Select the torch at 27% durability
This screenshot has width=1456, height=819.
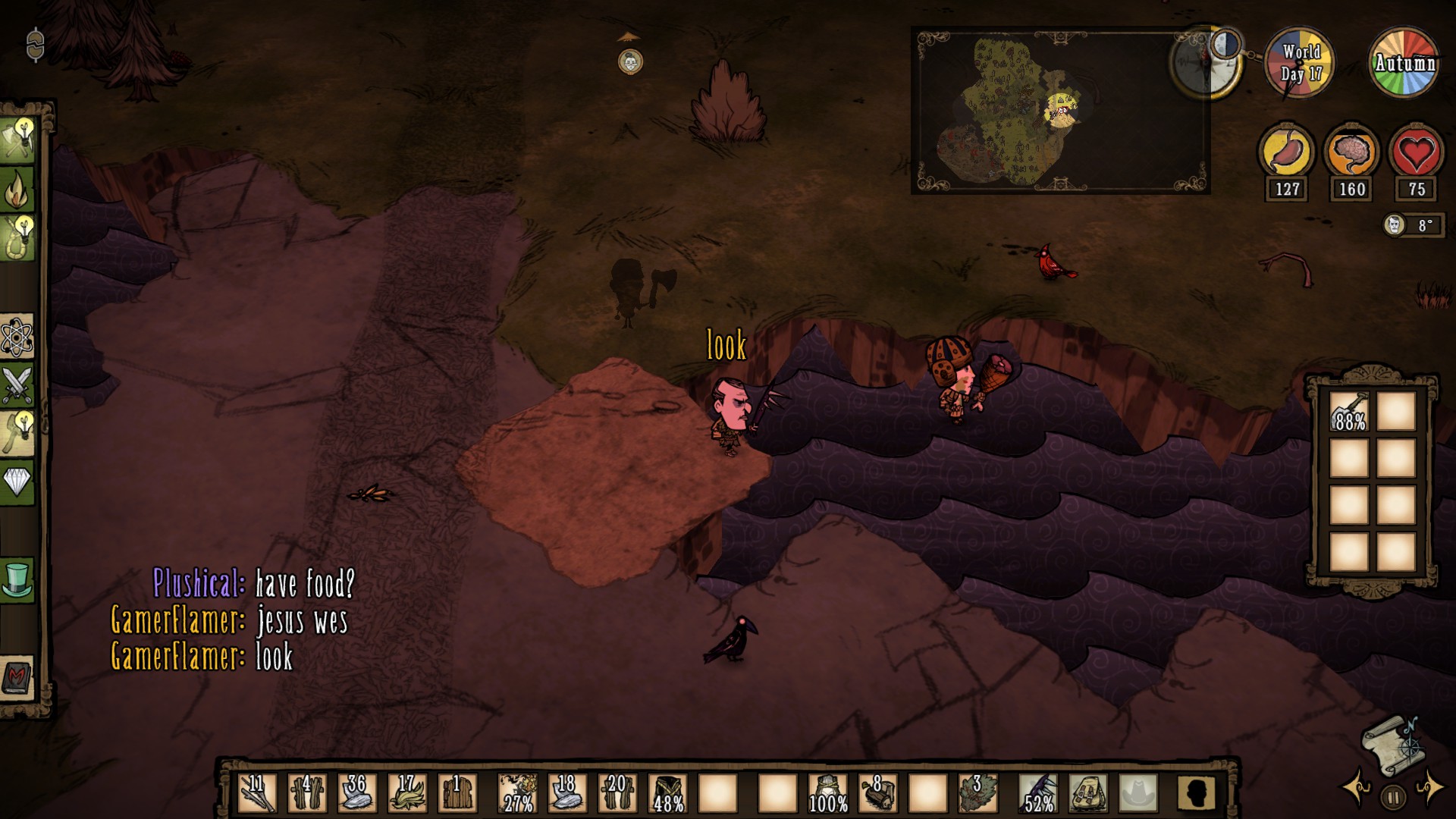point(518,792)
